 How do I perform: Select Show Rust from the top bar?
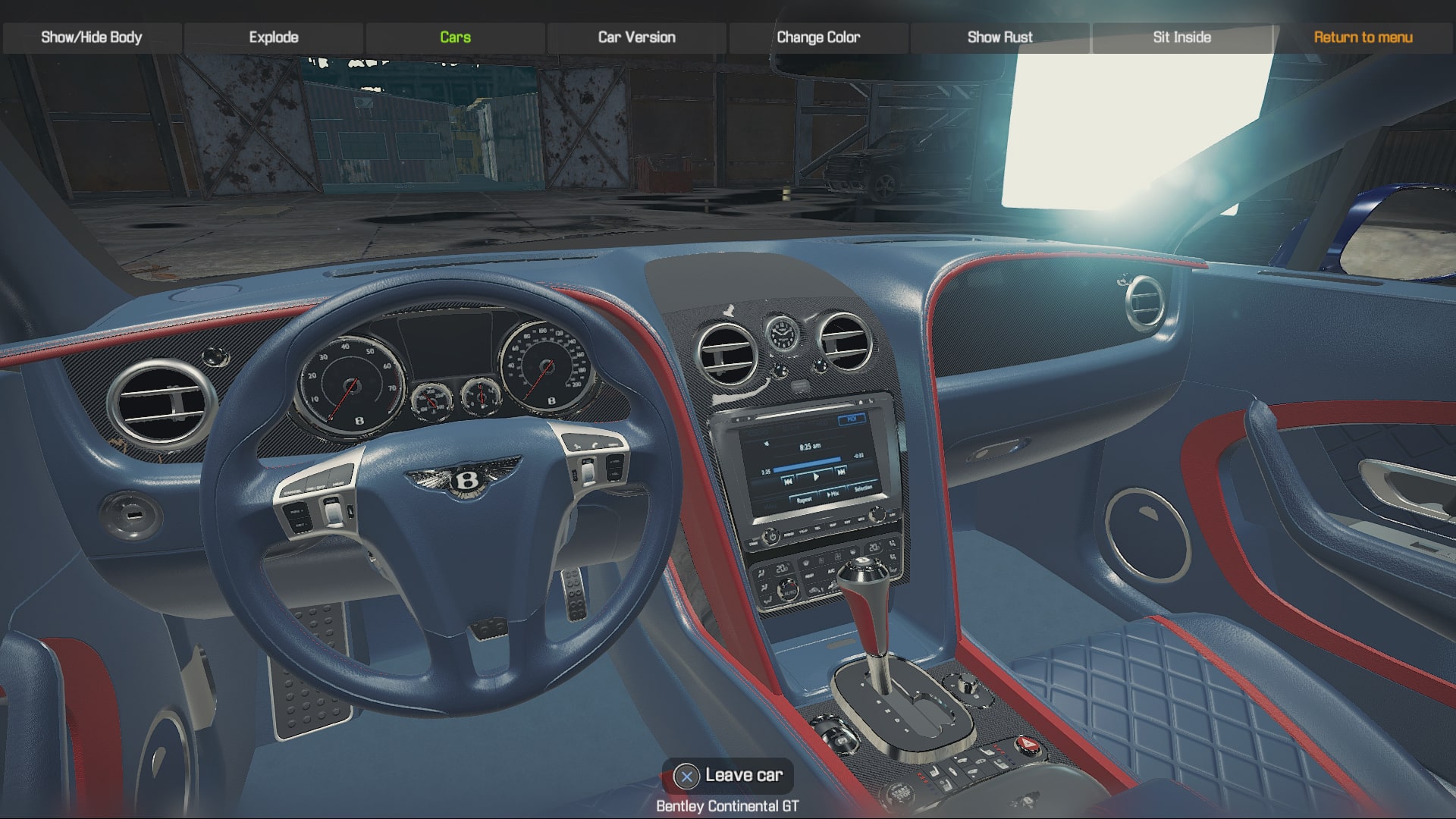coord(999,36)
